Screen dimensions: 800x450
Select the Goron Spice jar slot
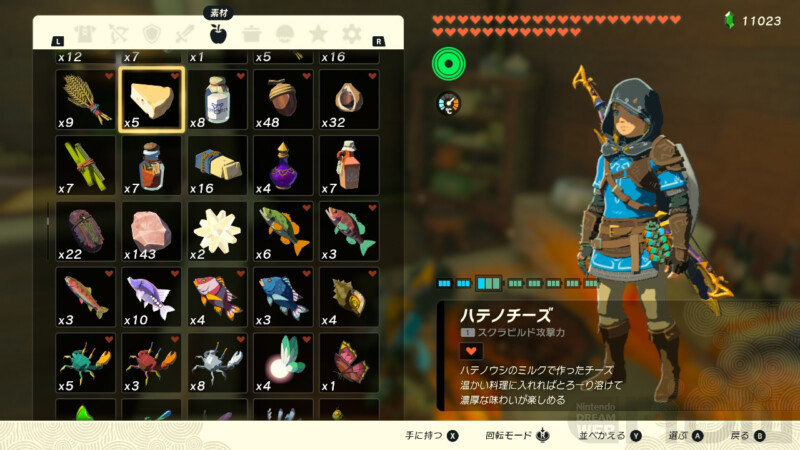[x=151, y=165]
